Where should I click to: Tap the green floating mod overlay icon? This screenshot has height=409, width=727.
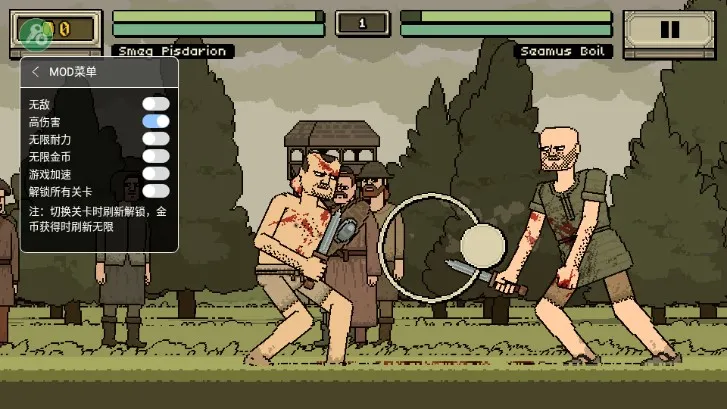34,36
